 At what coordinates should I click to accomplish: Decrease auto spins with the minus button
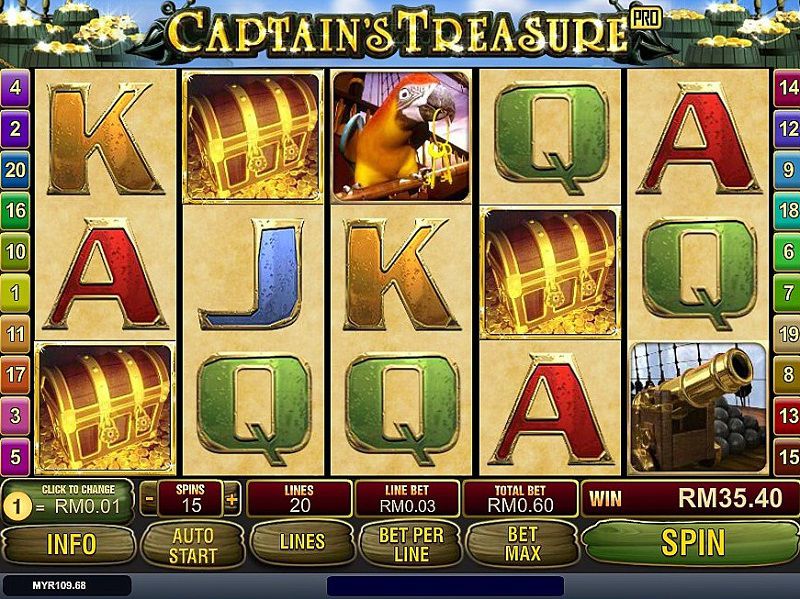tap(149, 498)
